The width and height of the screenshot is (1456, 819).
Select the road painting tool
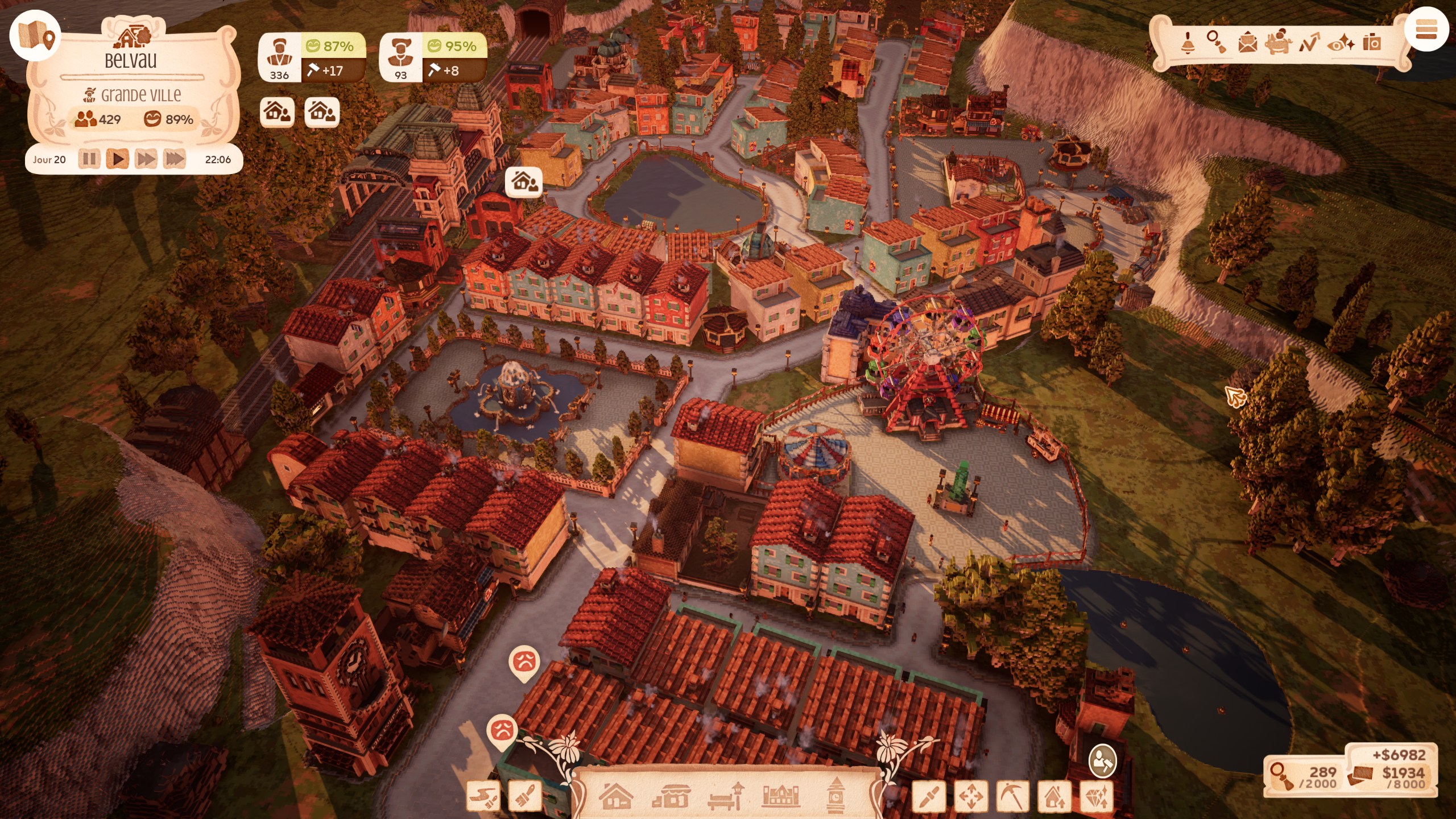click(483, 796)
